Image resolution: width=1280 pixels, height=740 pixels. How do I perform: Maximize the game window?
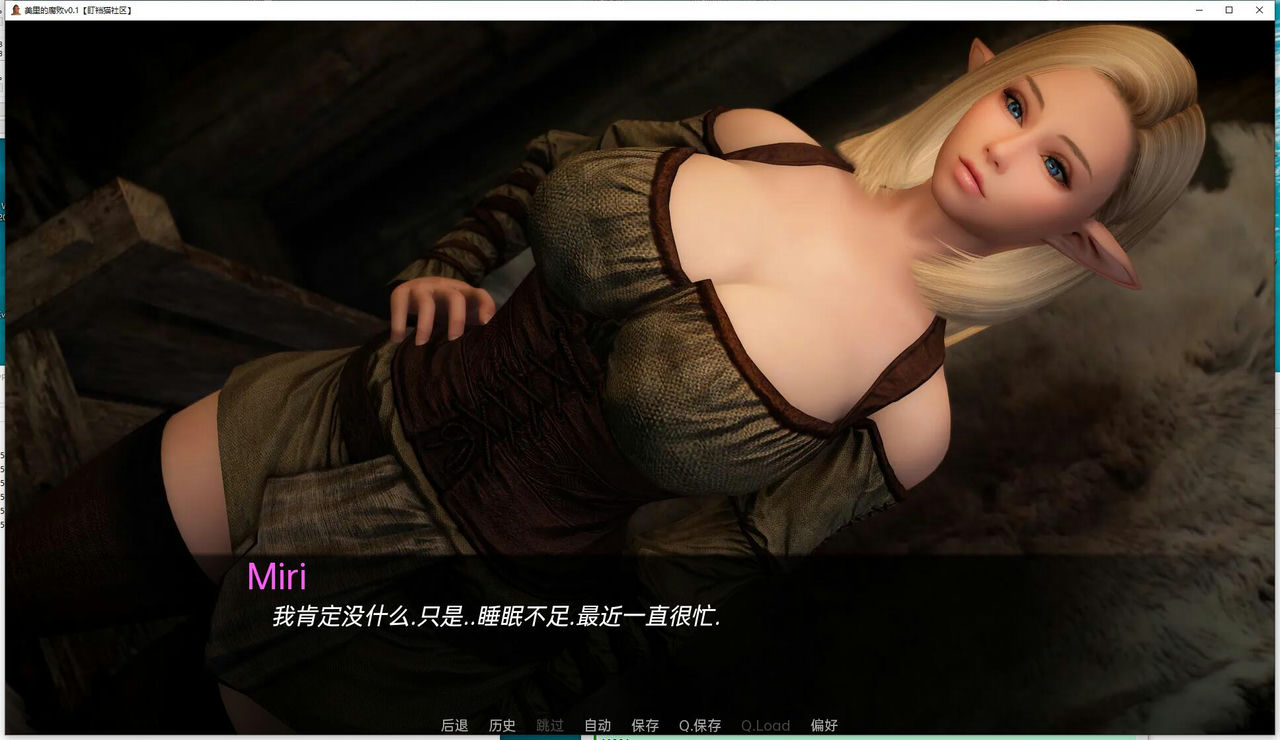coord(1228,9)
